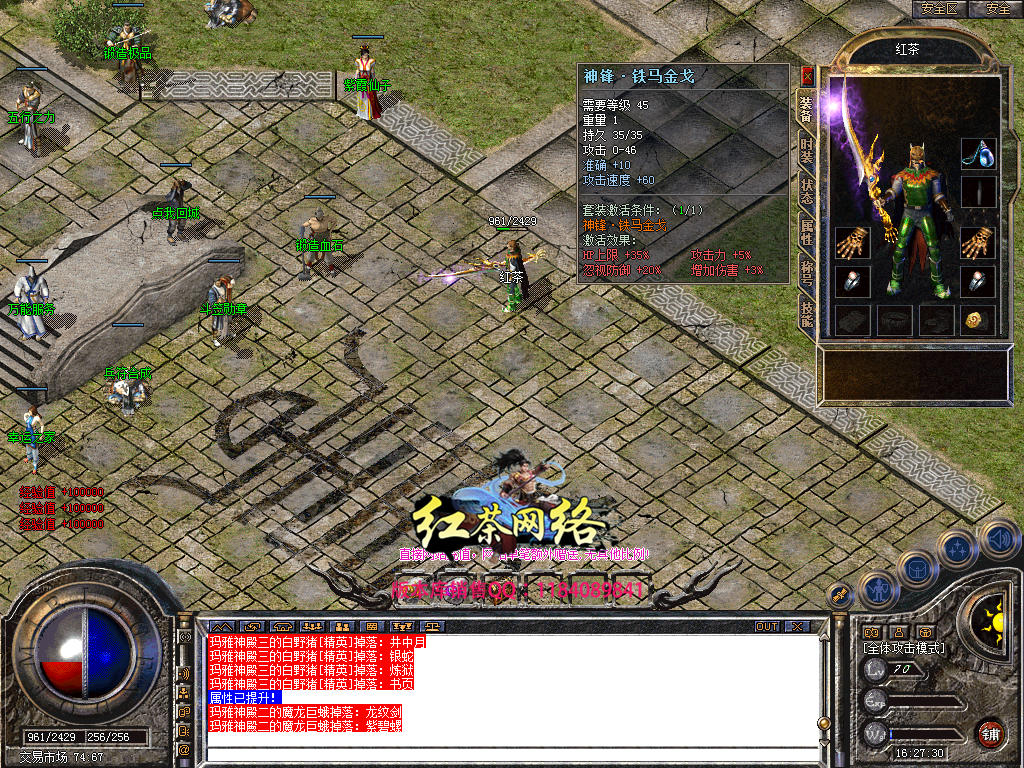Viewport: 1024px width, 768px height.
Task: Click the red 铺 shop button
Action: coord(990,733)
